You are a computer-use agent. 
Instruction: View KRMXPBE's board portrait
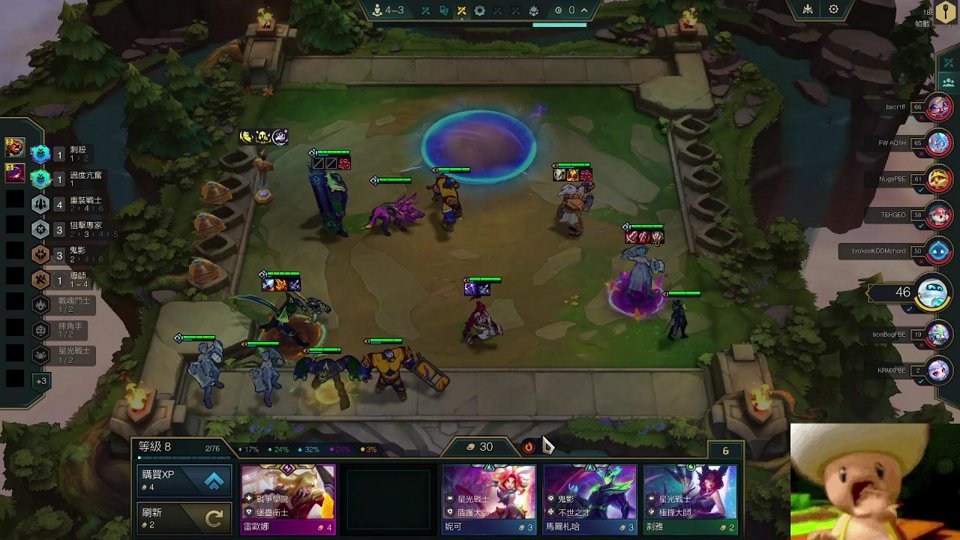pos(937,370)
